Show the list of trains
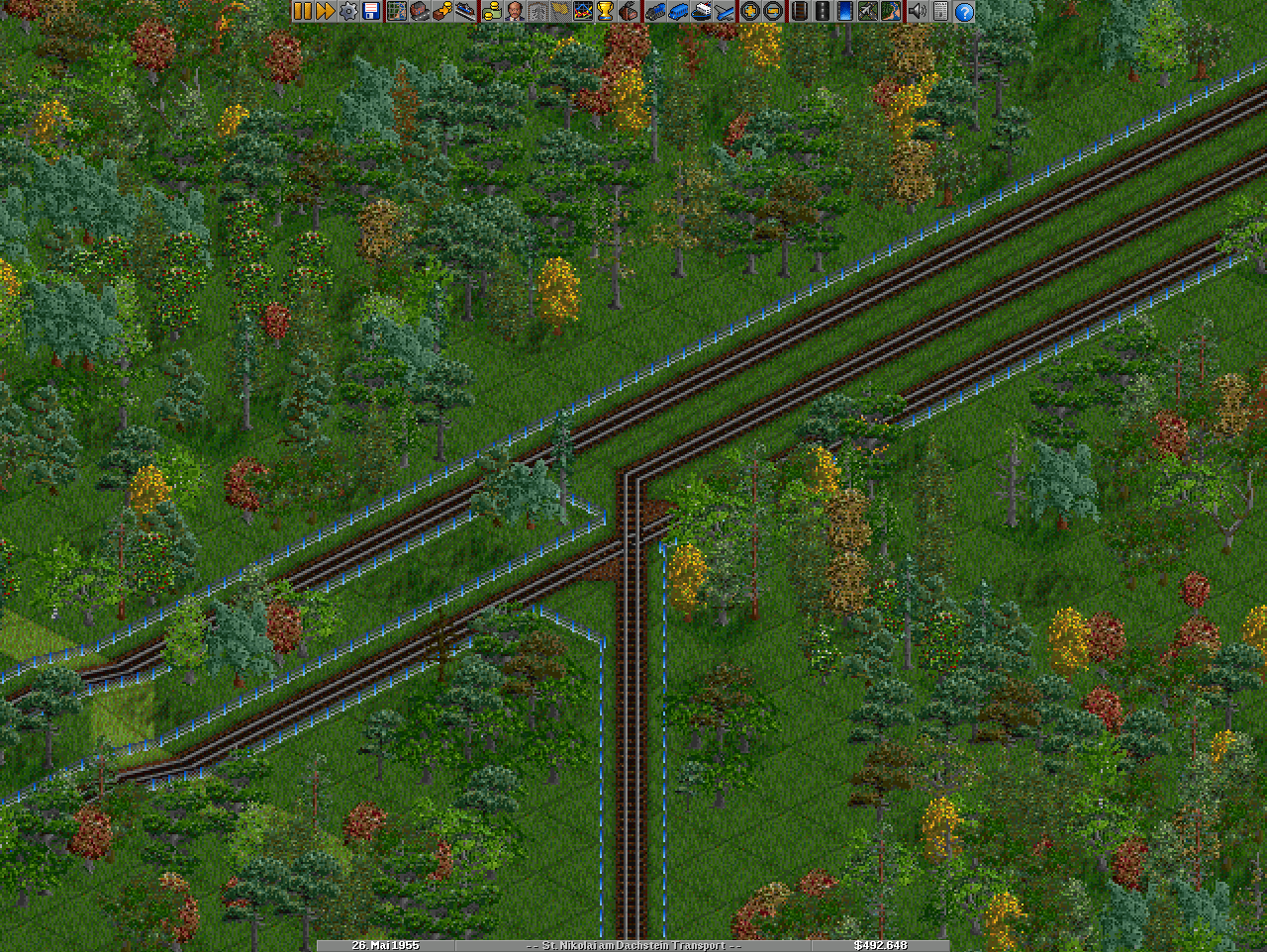The image size is (1267, 952). click(x=655, y=11)
